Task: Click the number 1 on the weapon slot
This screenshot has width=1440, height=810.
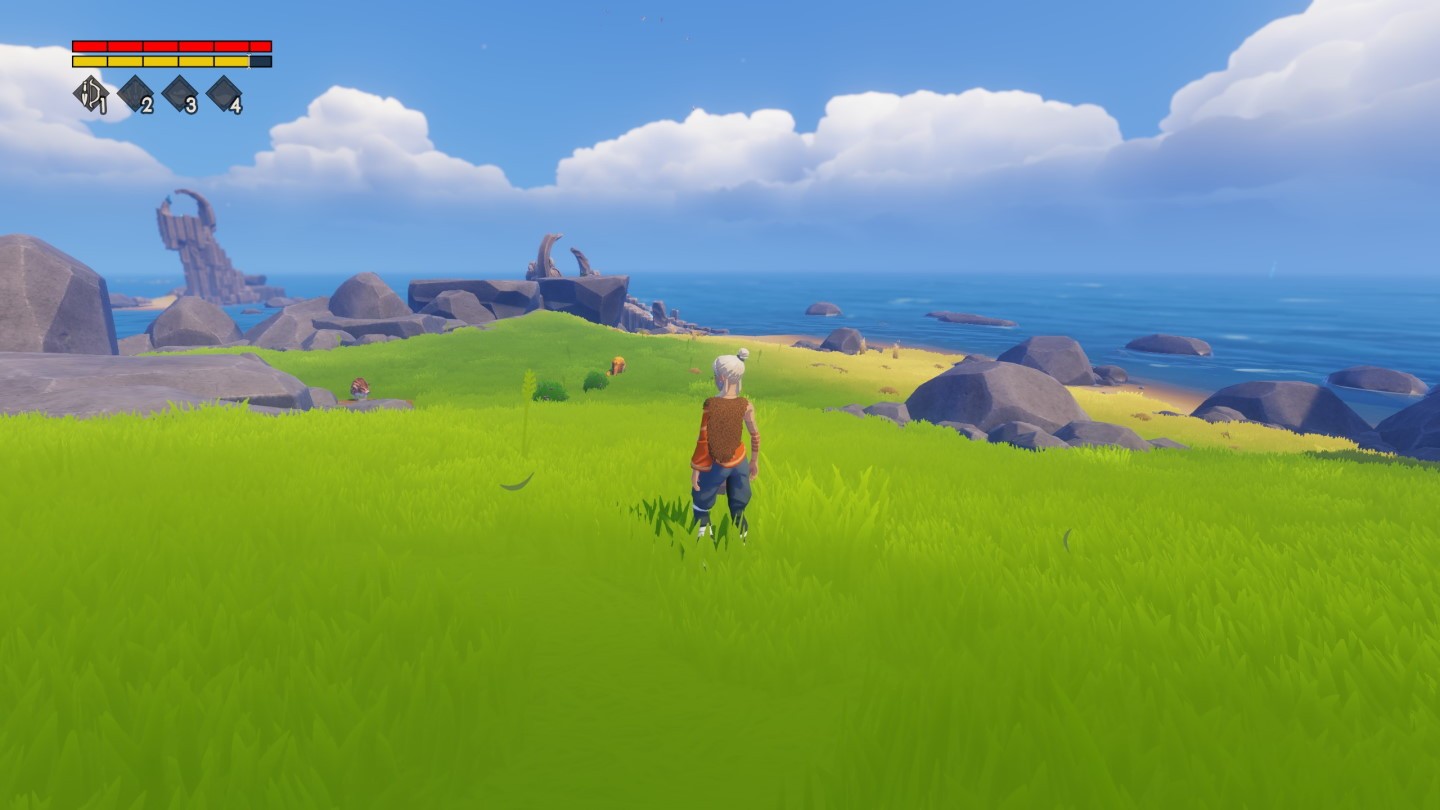Action: tap(103, 105)
